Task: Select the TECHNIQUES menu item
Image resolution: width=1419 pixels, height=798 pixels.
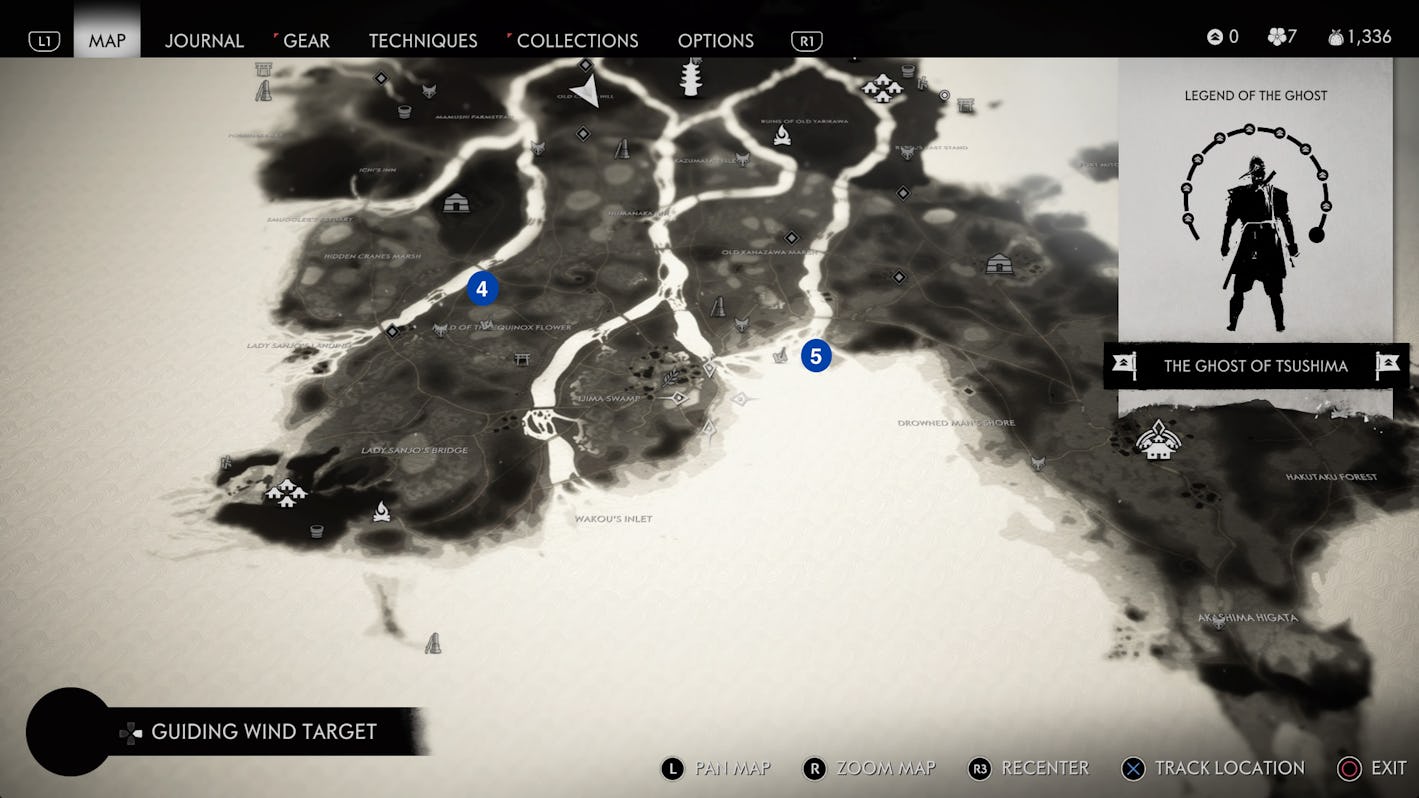Action: 422,41
